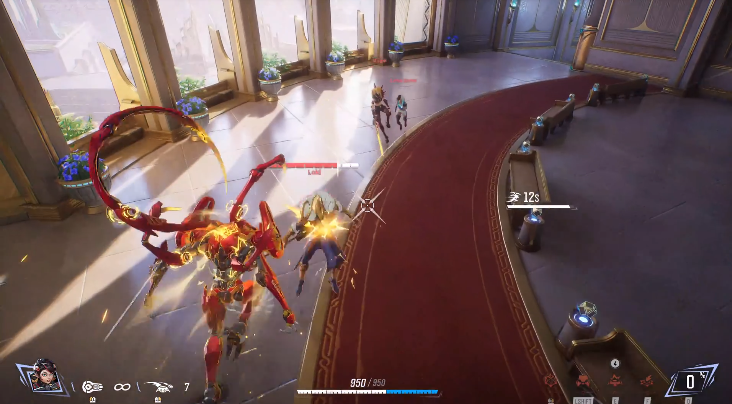The image size is (732, 404).
Task: Activate the ability icon above the E label
Action: tap(614, 381)
